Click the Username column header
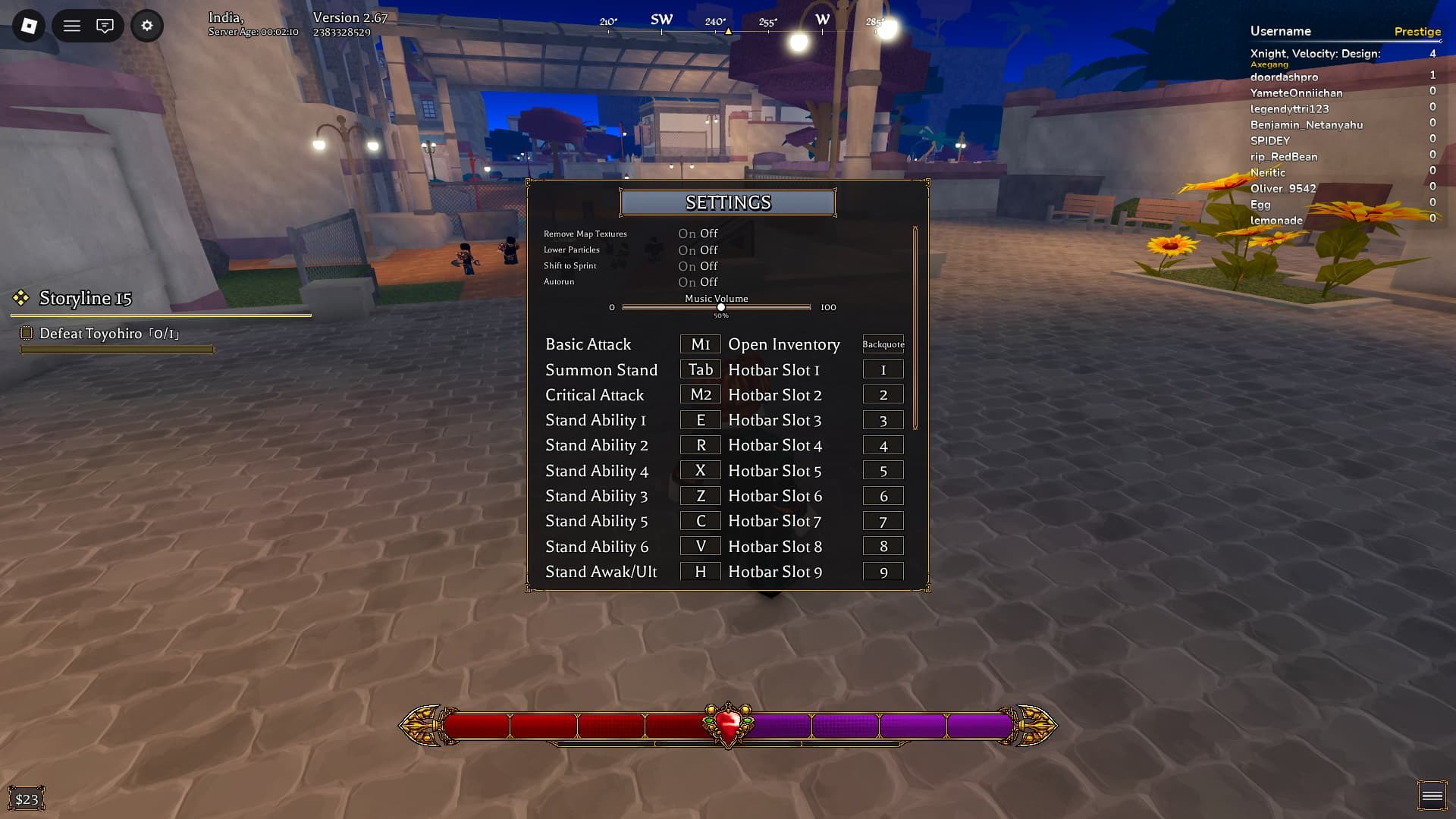Image resolution: width=1456 pixels, height=819 pixels. point(1279,31)
